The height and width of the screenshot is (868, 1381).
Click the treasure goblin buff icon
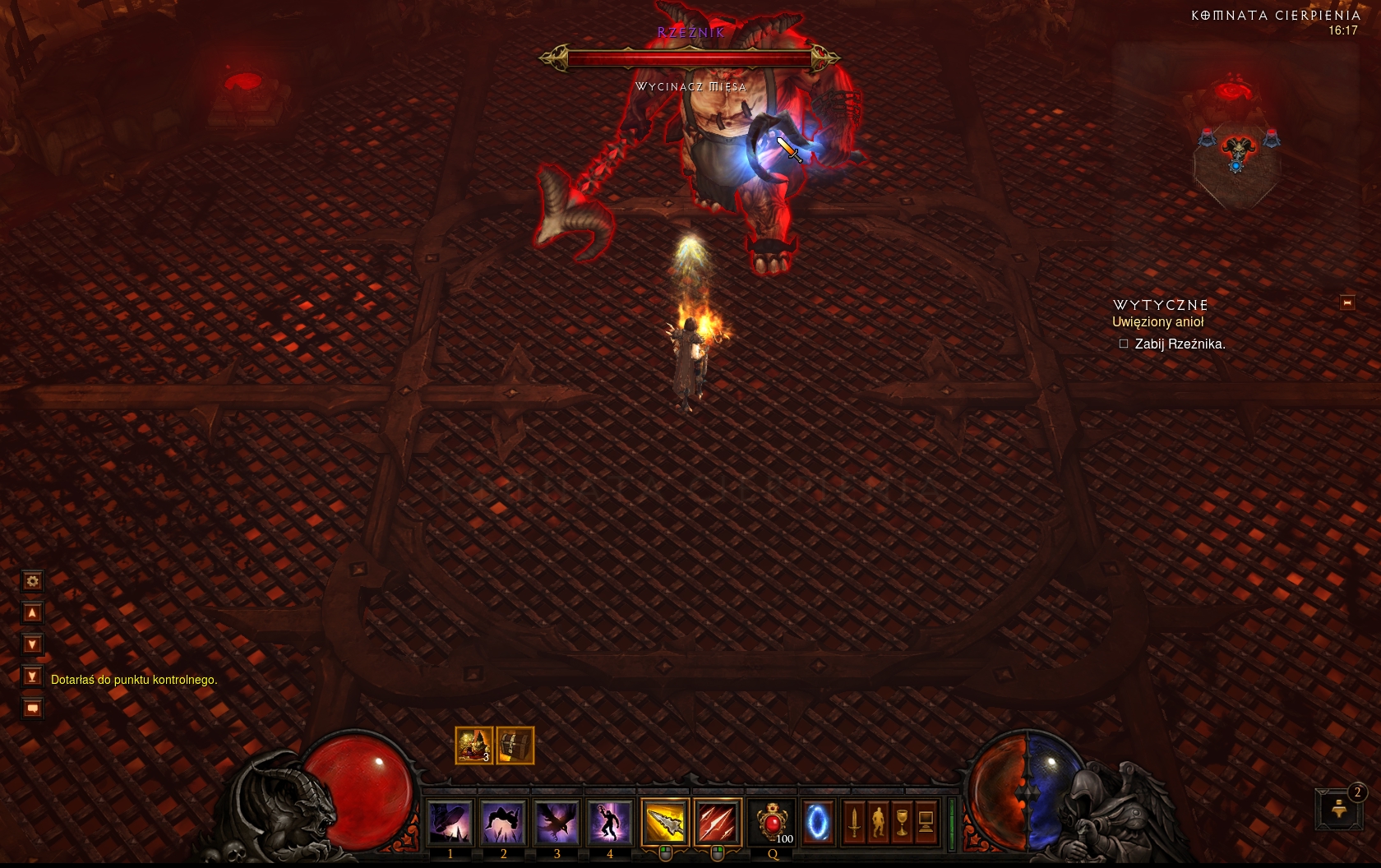pyautogui.click(x=474, y=746)
